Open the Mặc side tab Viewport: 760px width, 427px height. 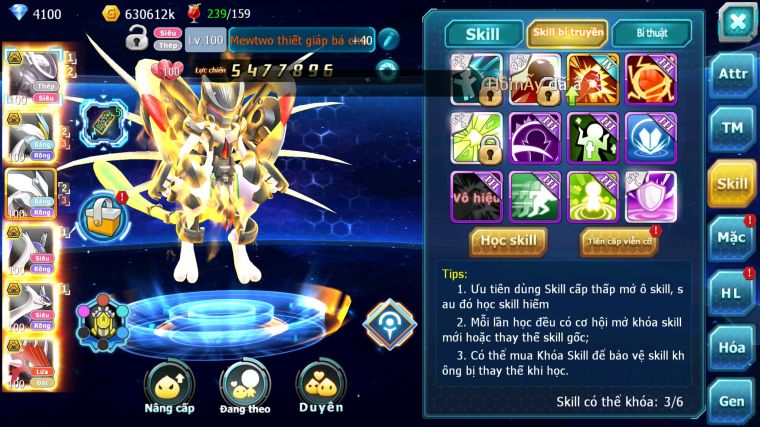(733, 237)
